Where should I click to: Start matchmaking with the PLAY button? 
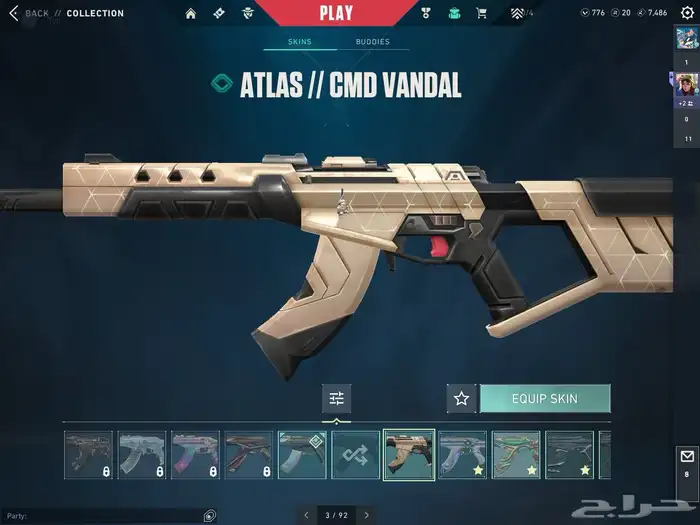click(336, 13)
